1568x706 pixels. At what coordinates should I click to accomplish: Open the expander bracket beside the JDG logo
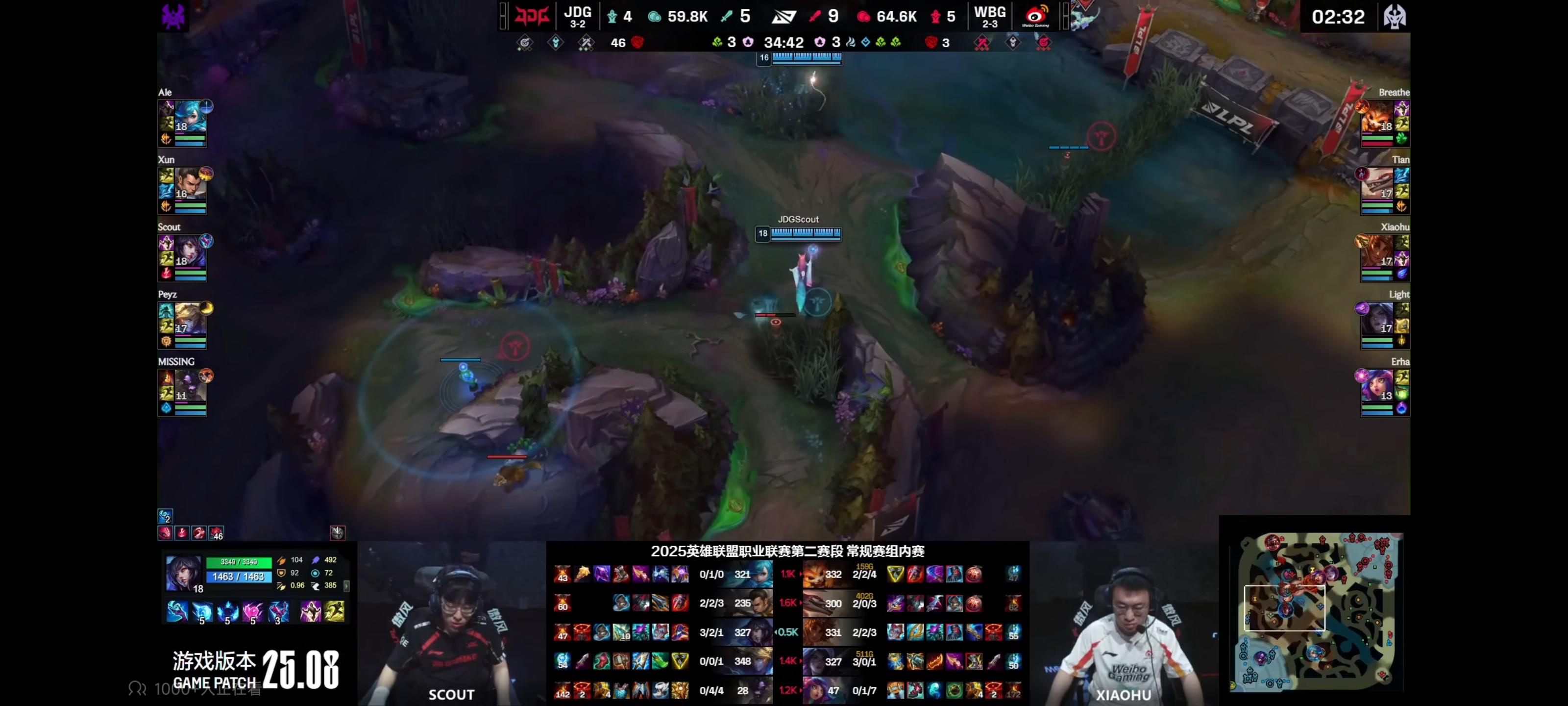click(503, 17)
